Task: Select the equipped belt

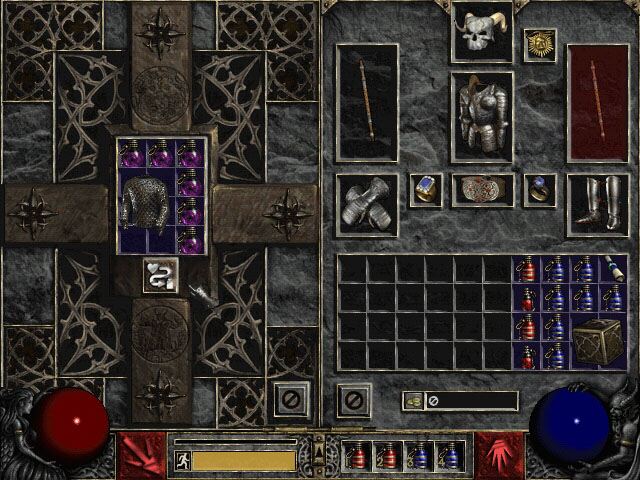Action: (x=481, y=190)
